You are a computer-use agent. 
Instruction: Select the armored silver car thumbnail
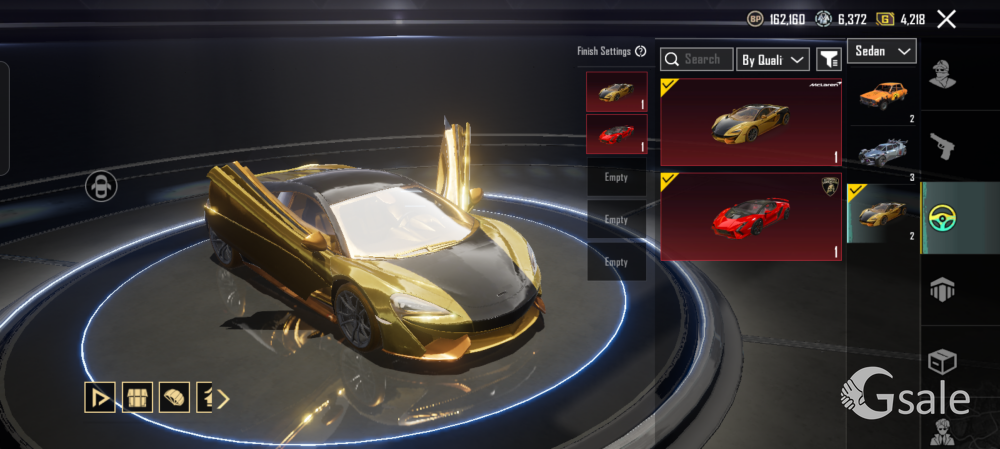(x=882, y=153)
